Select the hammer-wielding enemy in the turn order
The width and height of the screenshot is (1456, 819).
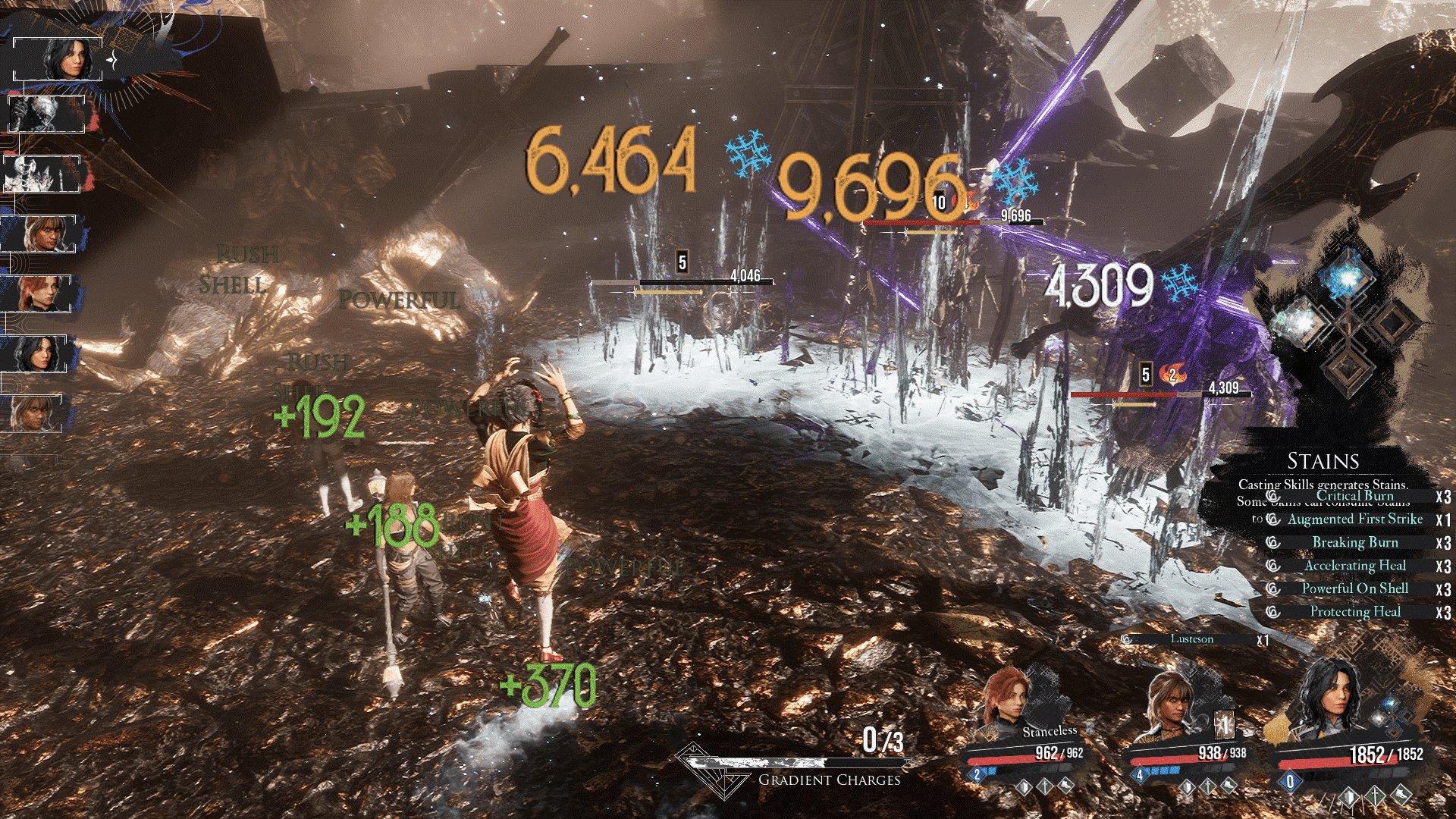(x=44, y=115)
